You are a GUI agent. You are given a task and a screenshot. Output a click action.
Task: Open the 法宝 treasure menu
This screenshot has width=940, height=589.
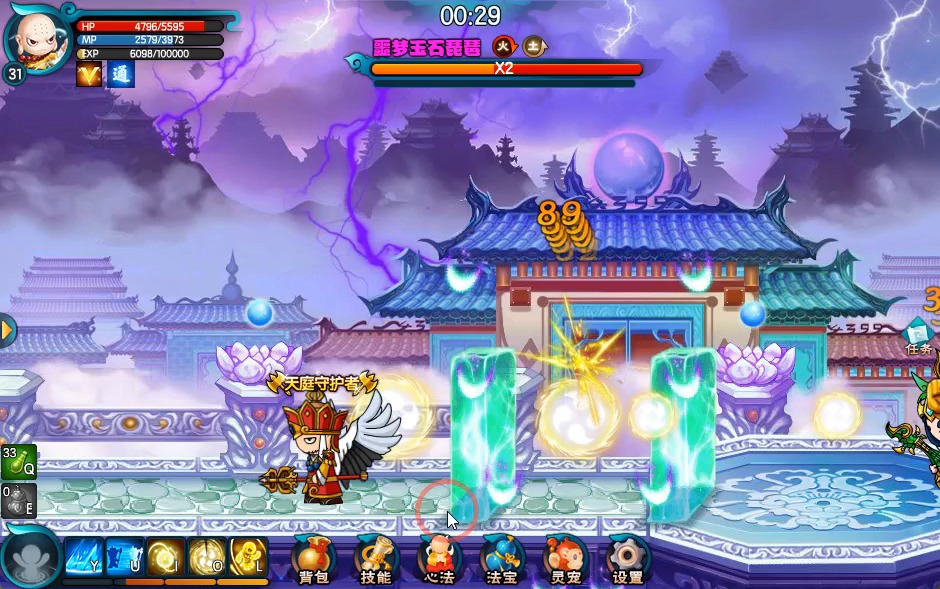click(501, 558)
